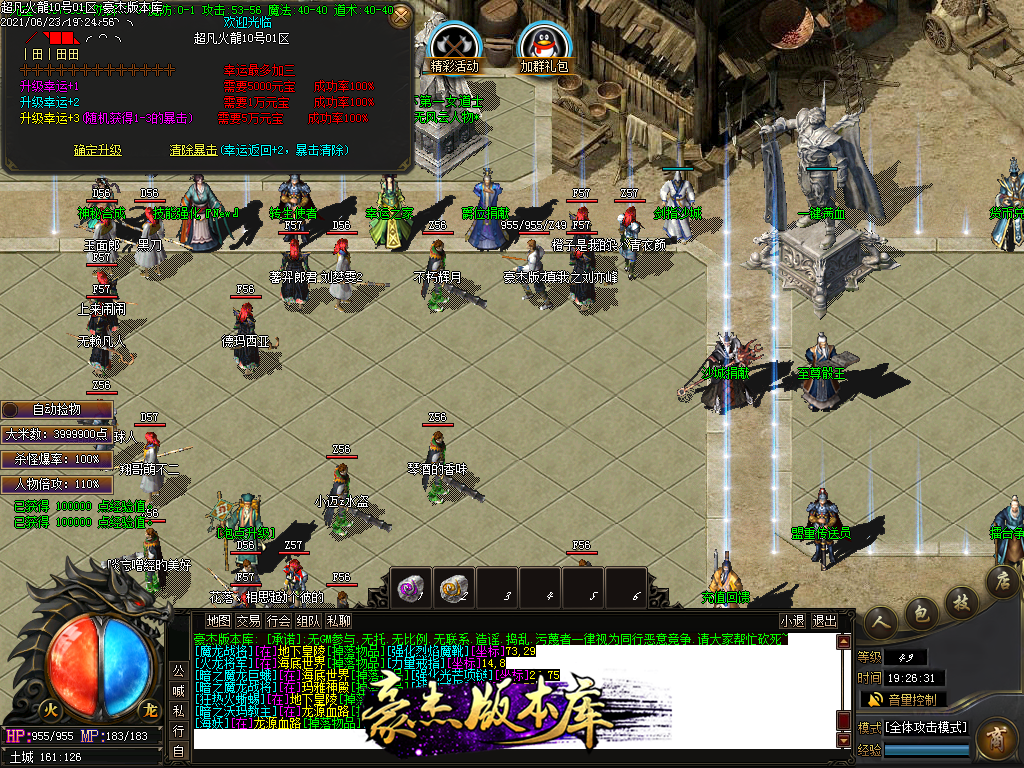
Task: Choose 升级幸运+1 upgrade option
Action: coord(50,86)
